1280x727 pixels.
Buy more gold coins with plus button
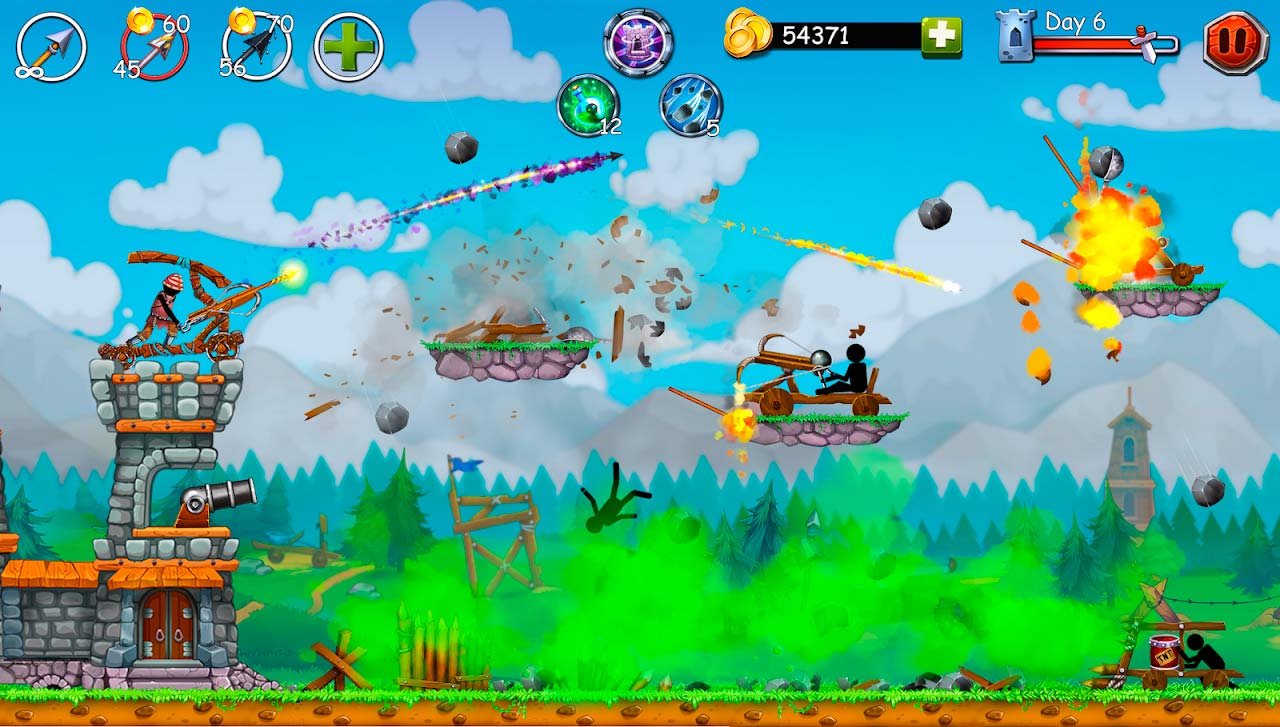click(940, 37)
